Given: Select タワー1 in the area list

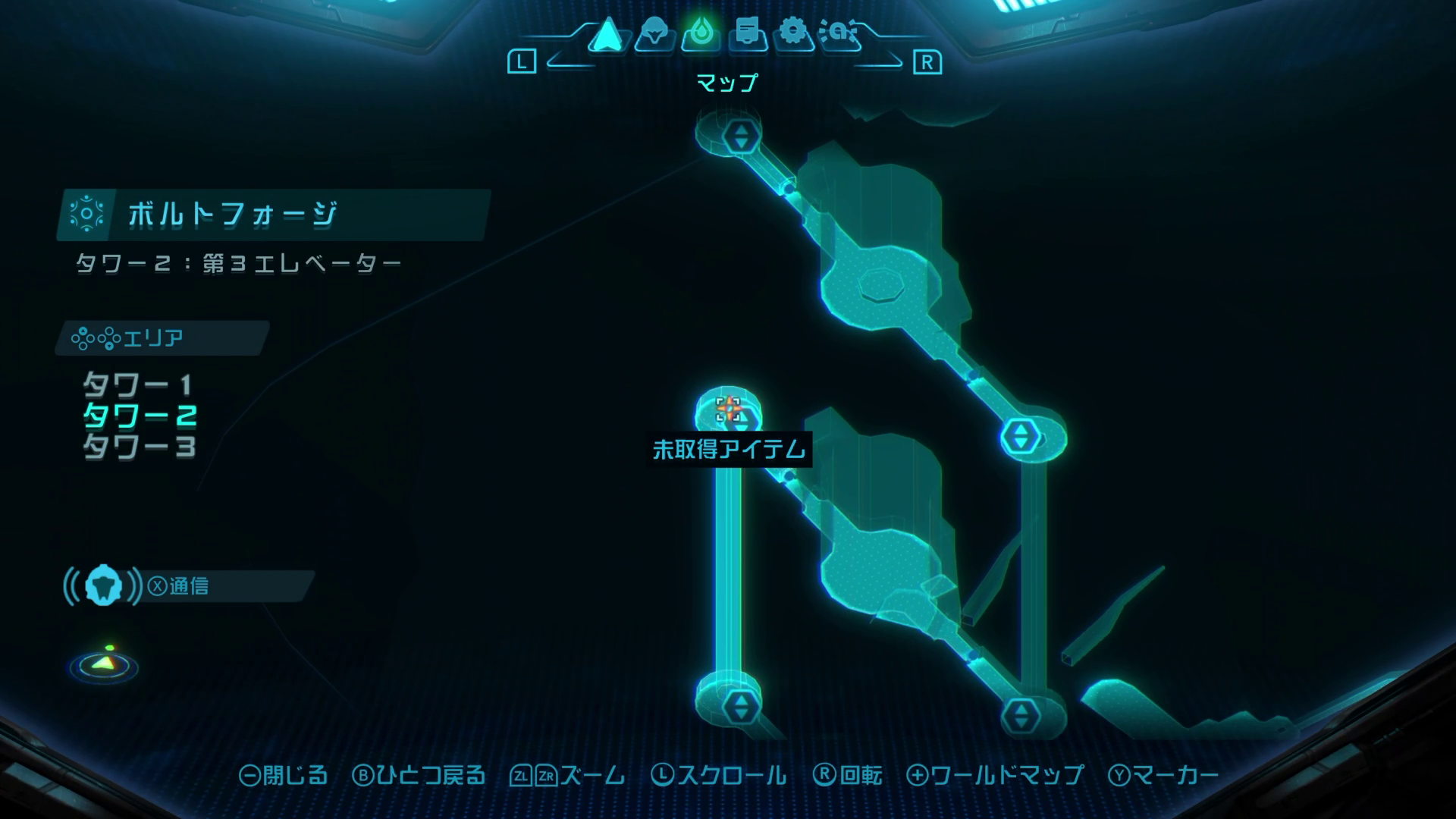Looking at the screenshot, I should pyautogui.click(x=138, y=386).
